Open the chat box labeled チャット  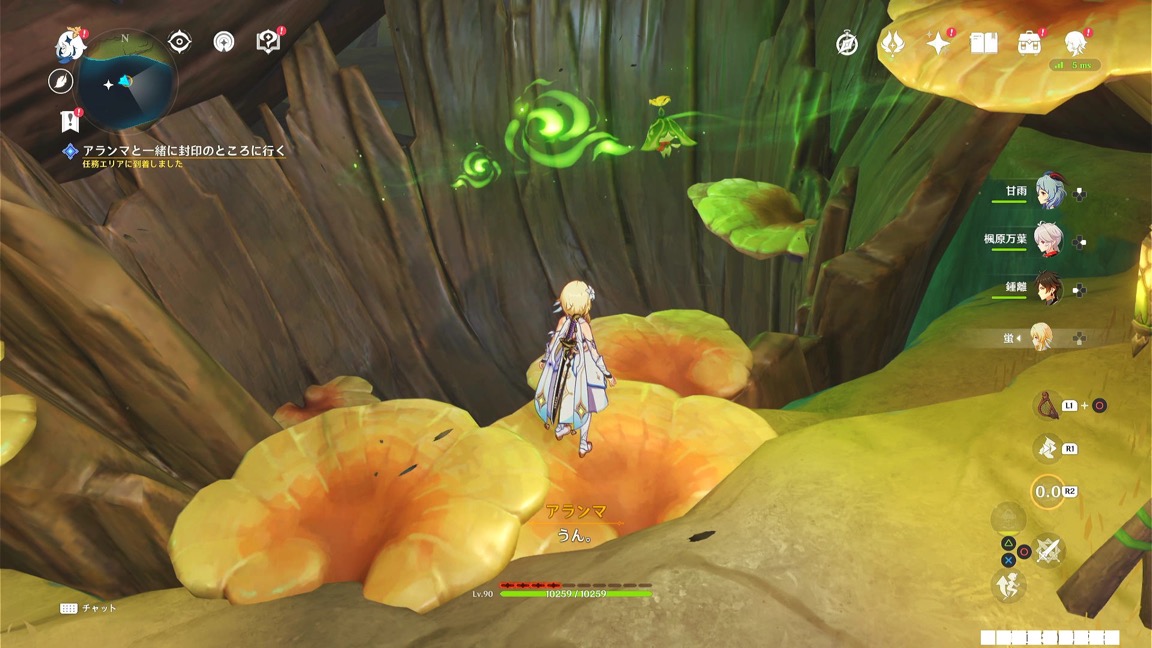coord(89,608)
